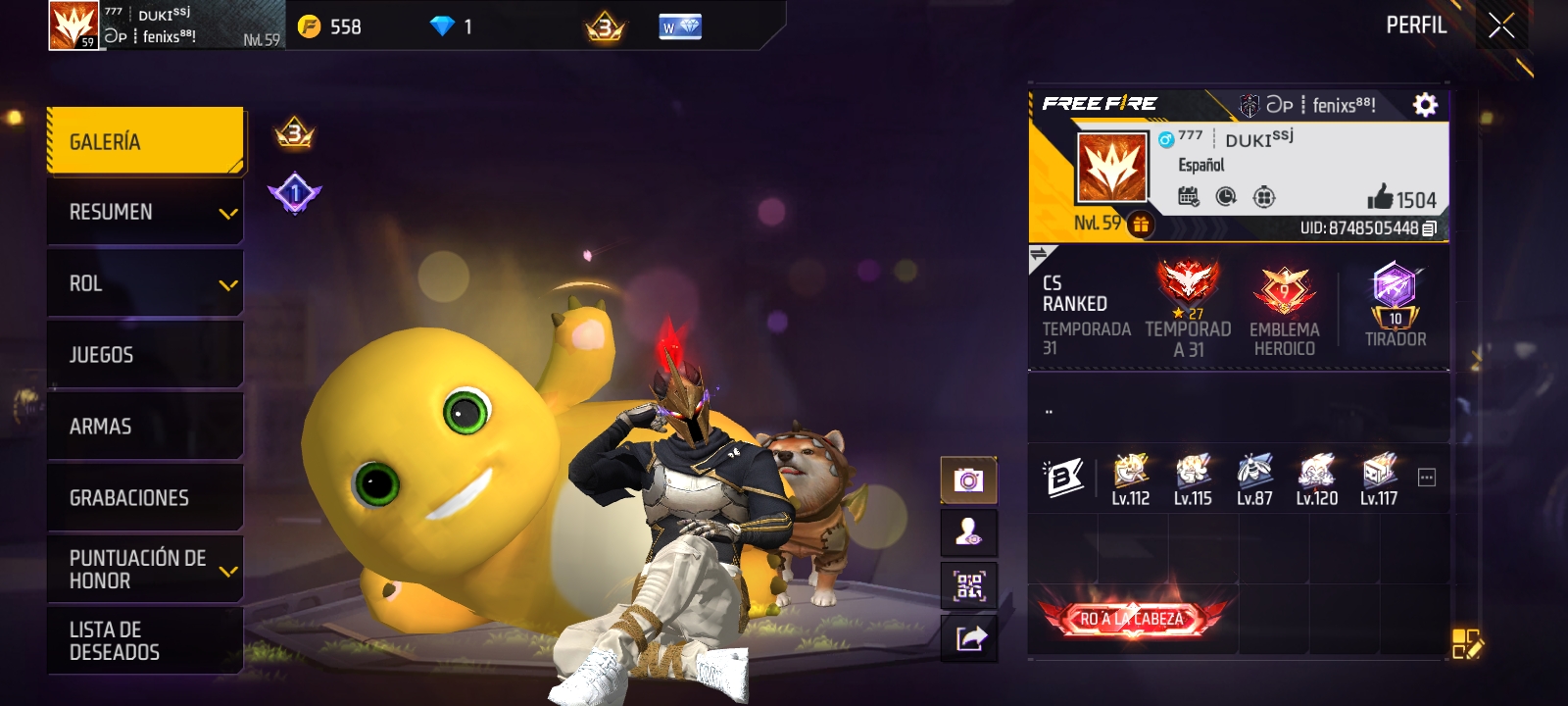Go to Grabaciones

click(x=145, y=498)
